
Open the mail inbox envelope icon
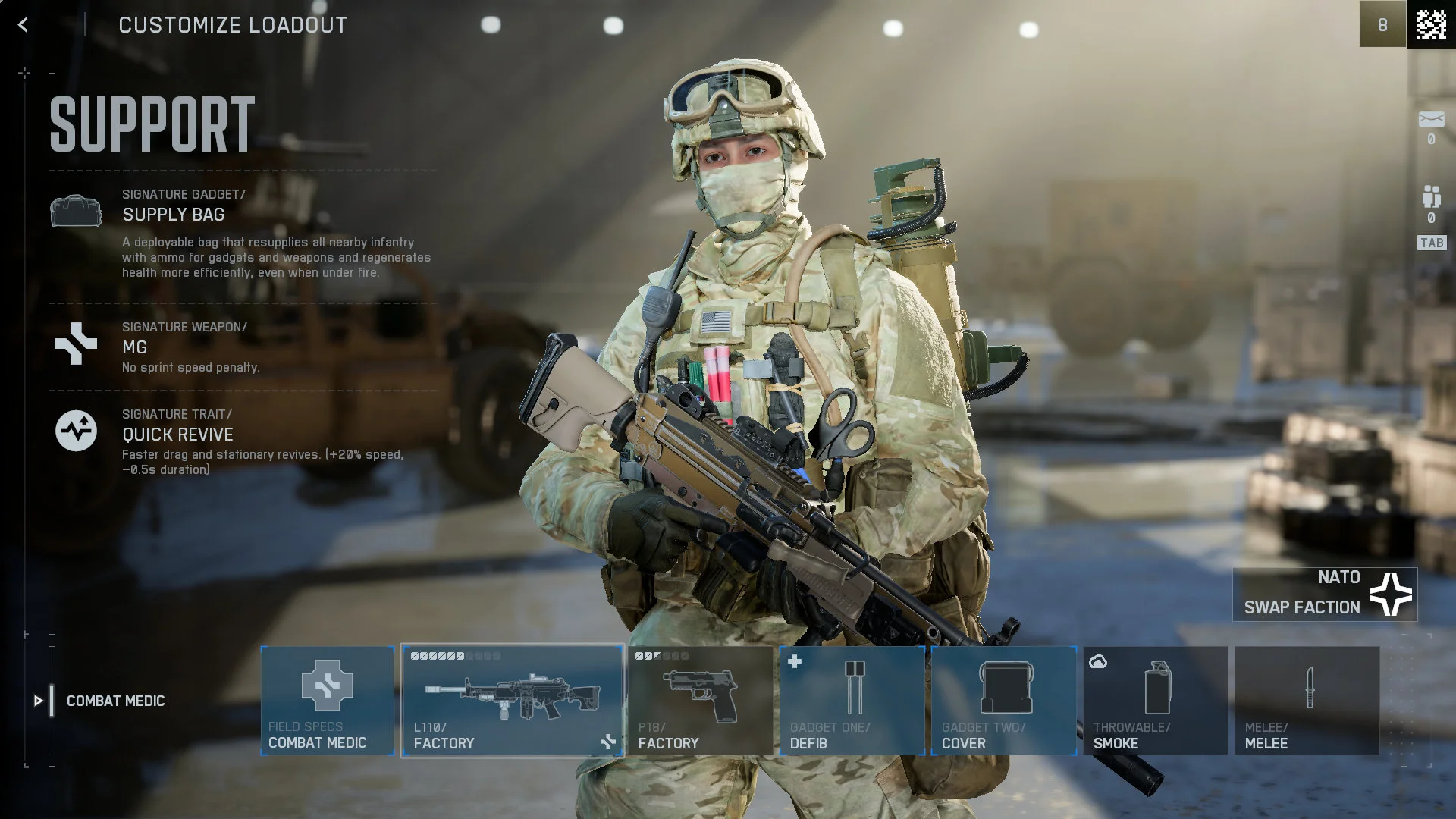pyautogui.click(x=1431, y=120)
